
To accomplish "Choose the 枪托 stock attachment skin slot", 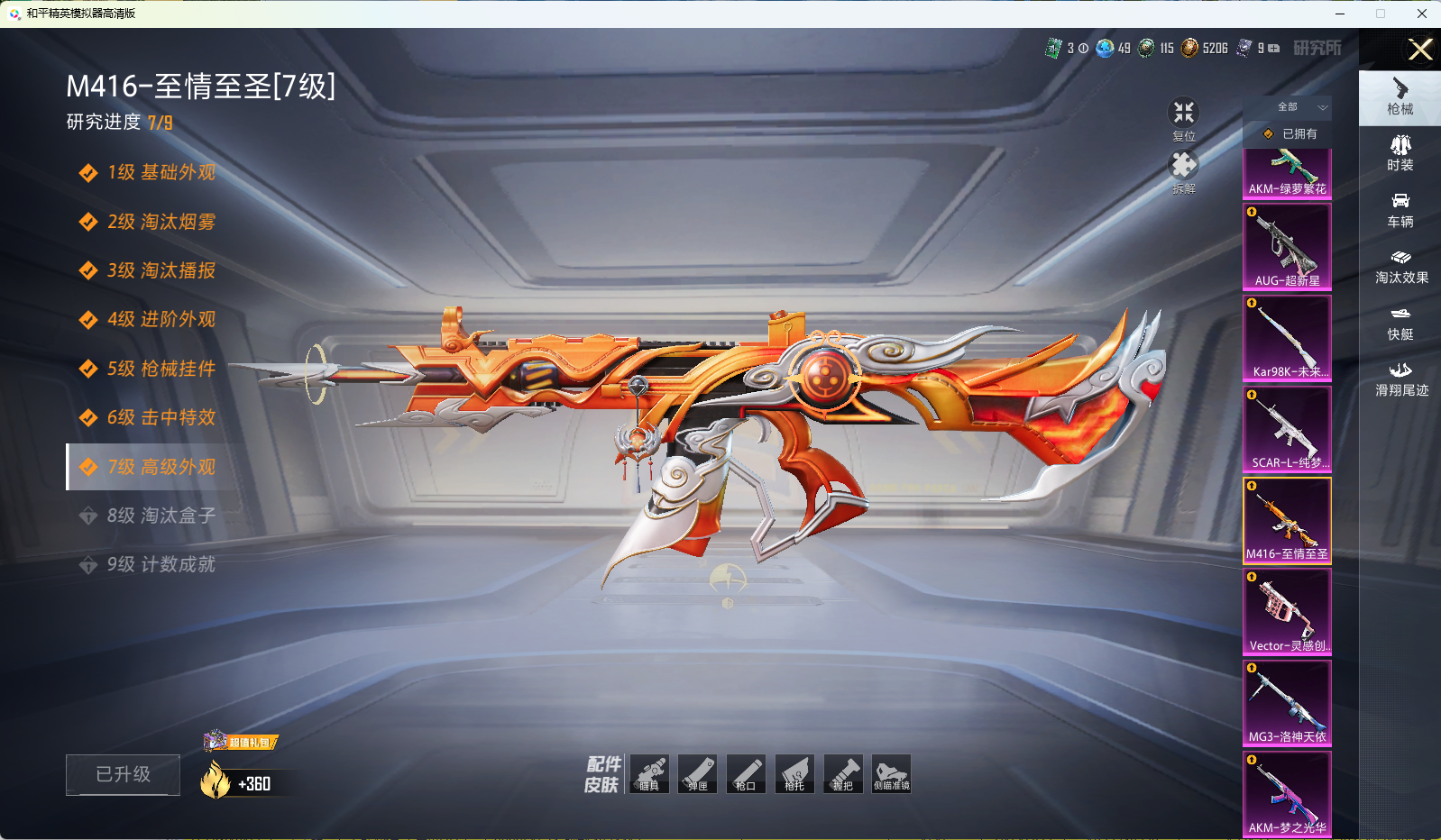I will [x=794, y=774].
